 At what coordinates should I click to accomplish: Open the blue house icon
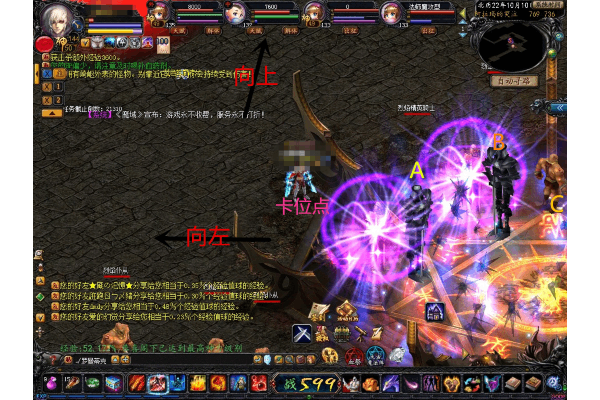pos(434,312)
